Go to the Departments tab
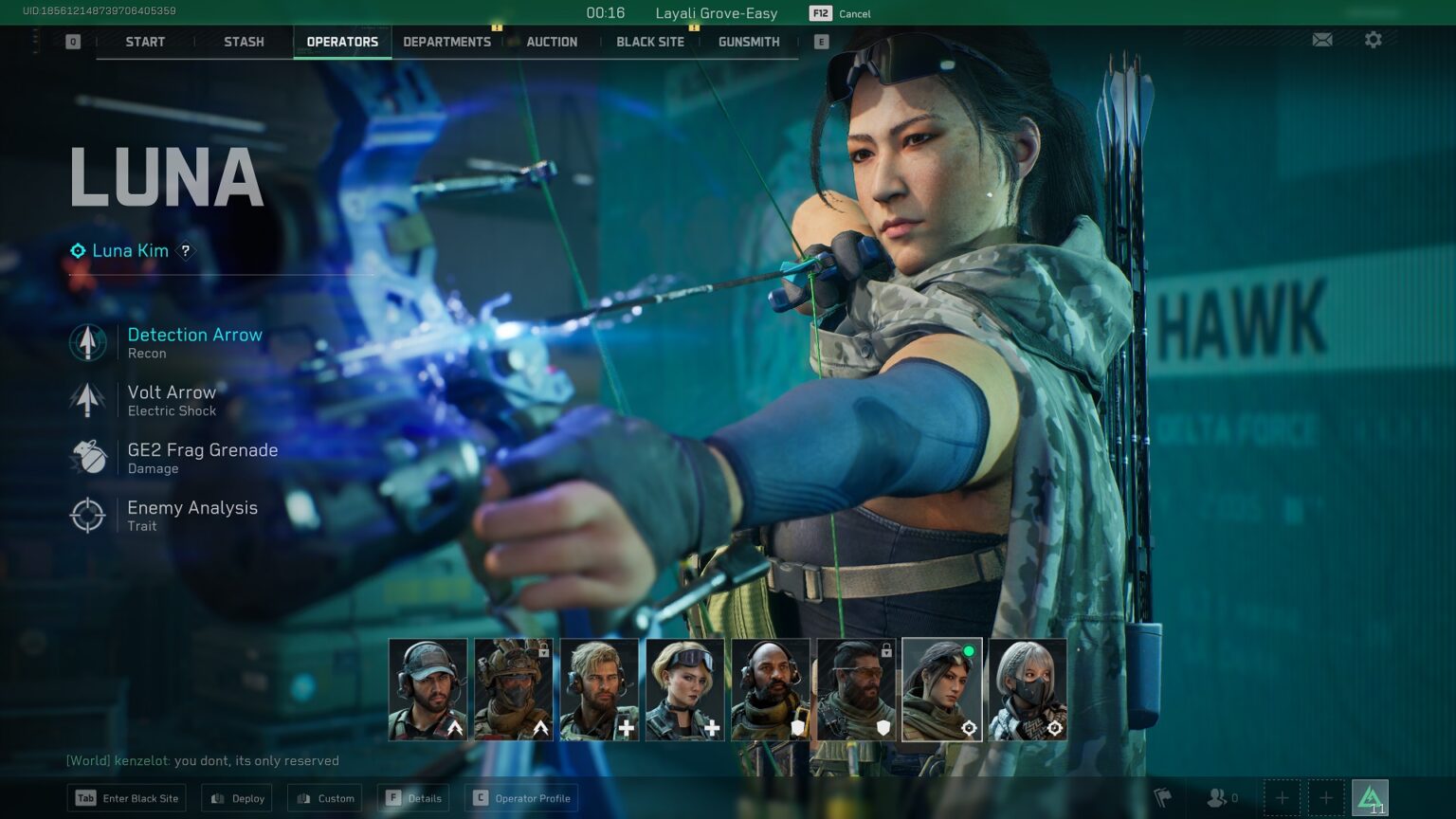1456x819 pixels. tap(446, 42)
